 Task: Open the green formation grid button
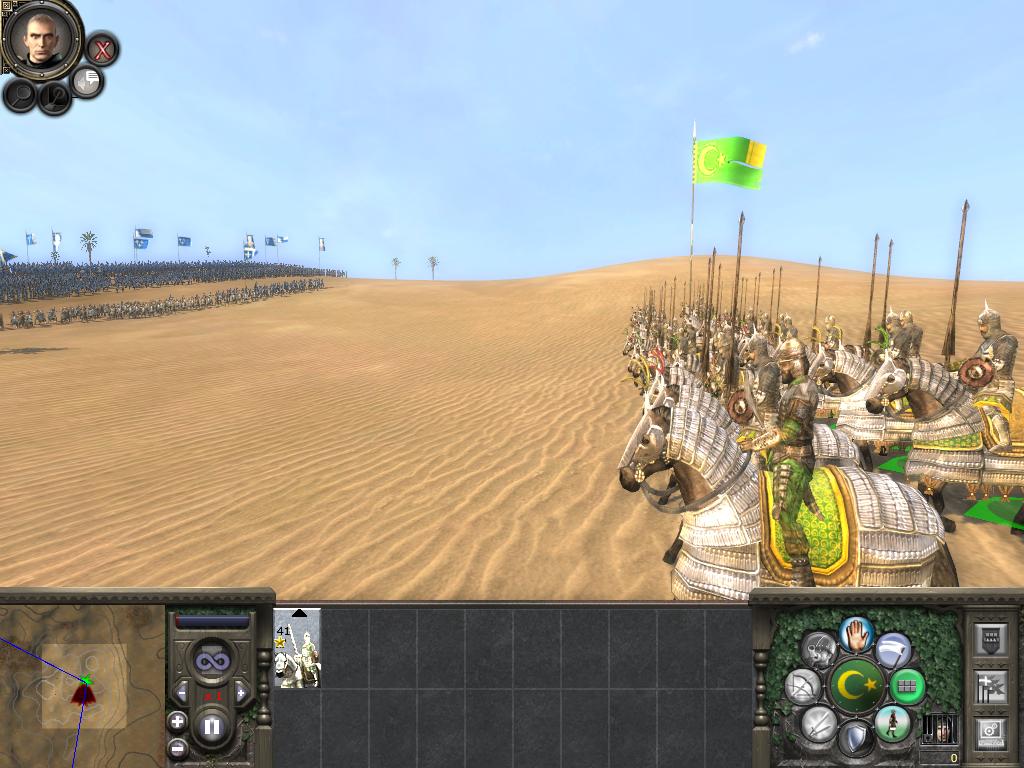[907, 687]
